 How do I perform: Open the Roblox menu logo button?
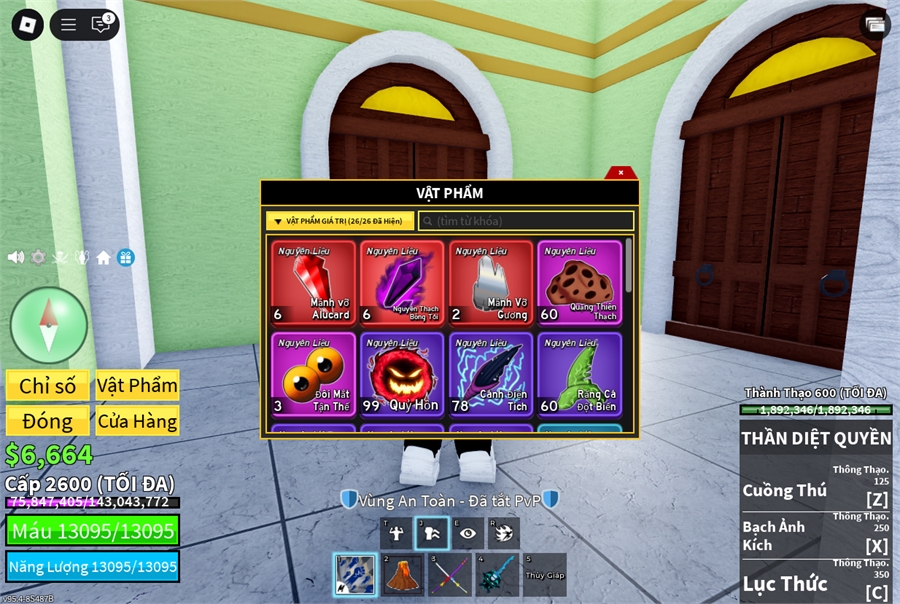27,25
